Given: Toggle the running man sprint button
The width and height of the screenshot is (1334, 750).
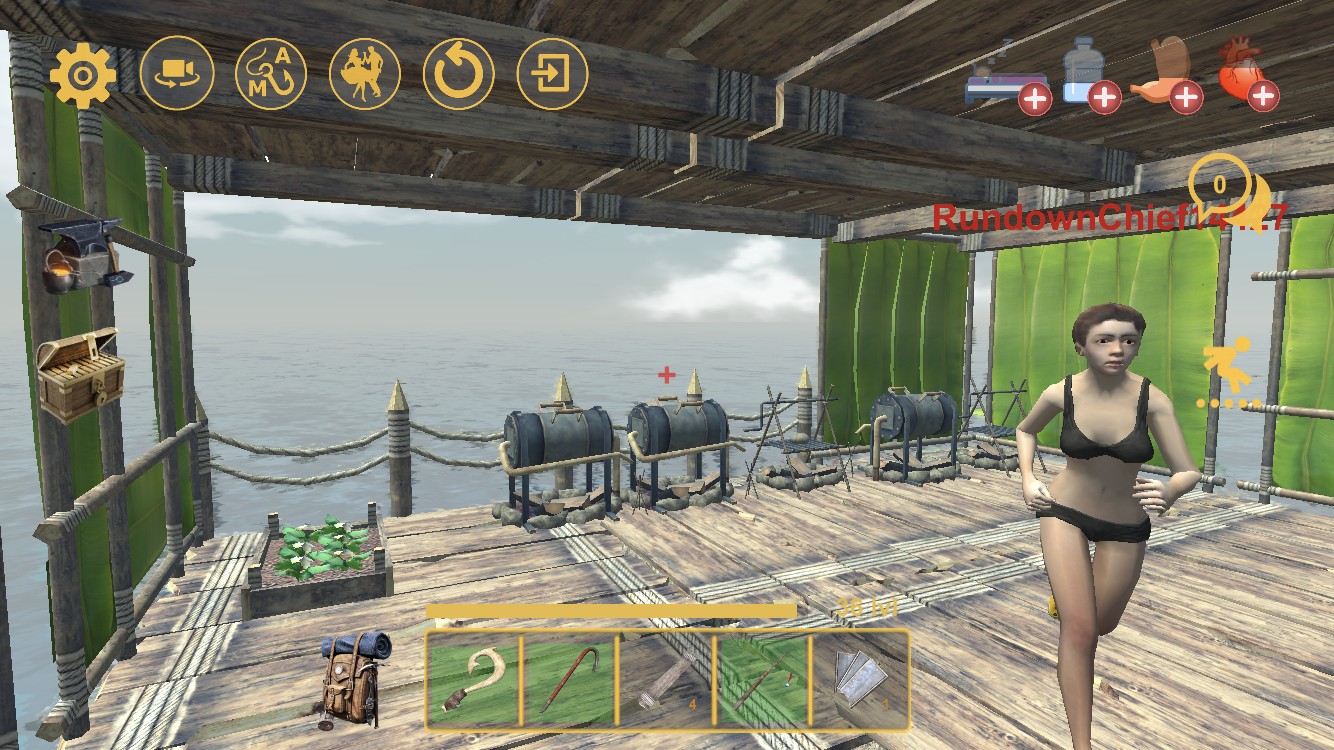Looking at the screenshot, I should coord(1228,372).
